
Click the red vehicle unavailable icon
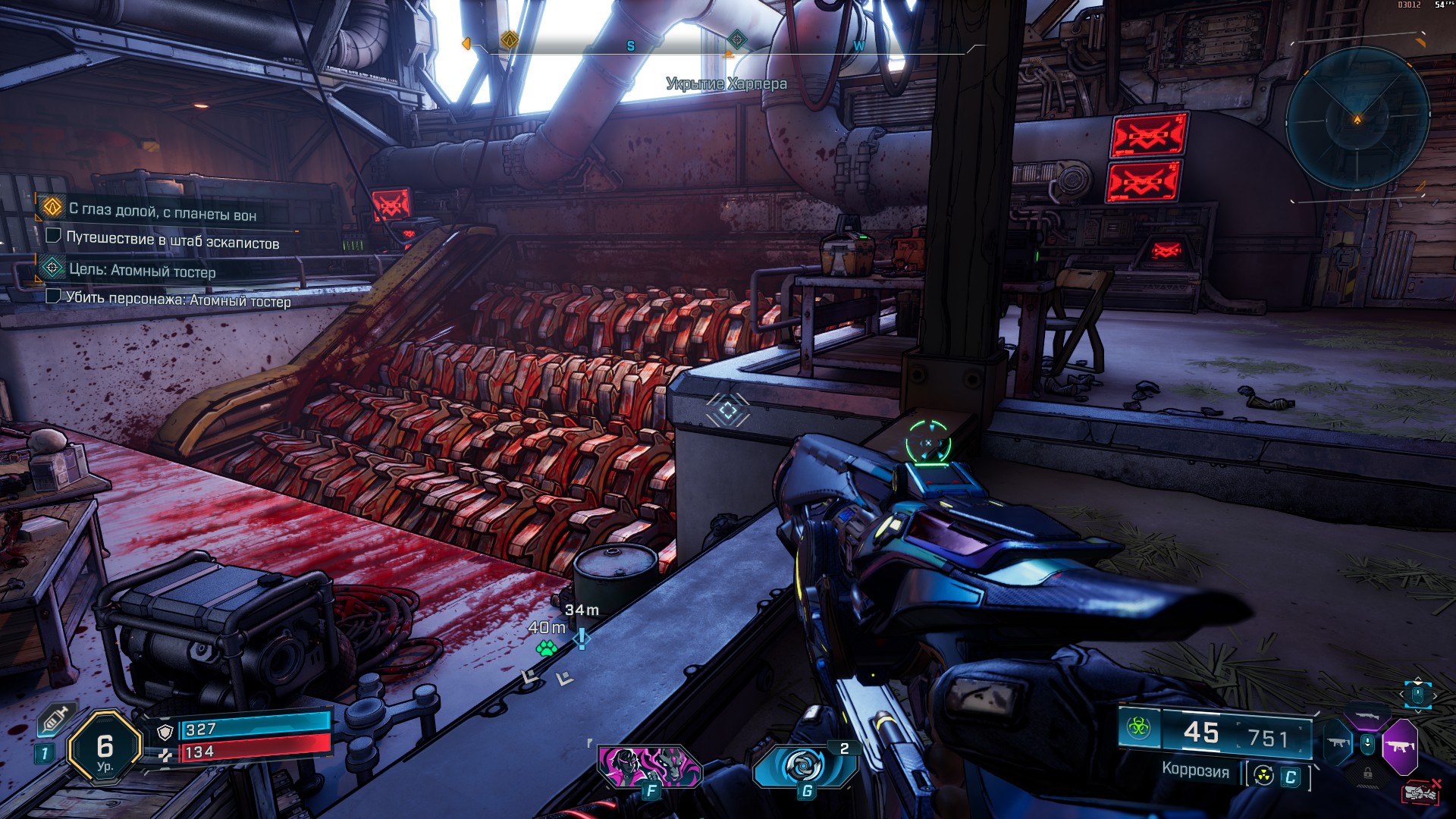click(1420, 792)
